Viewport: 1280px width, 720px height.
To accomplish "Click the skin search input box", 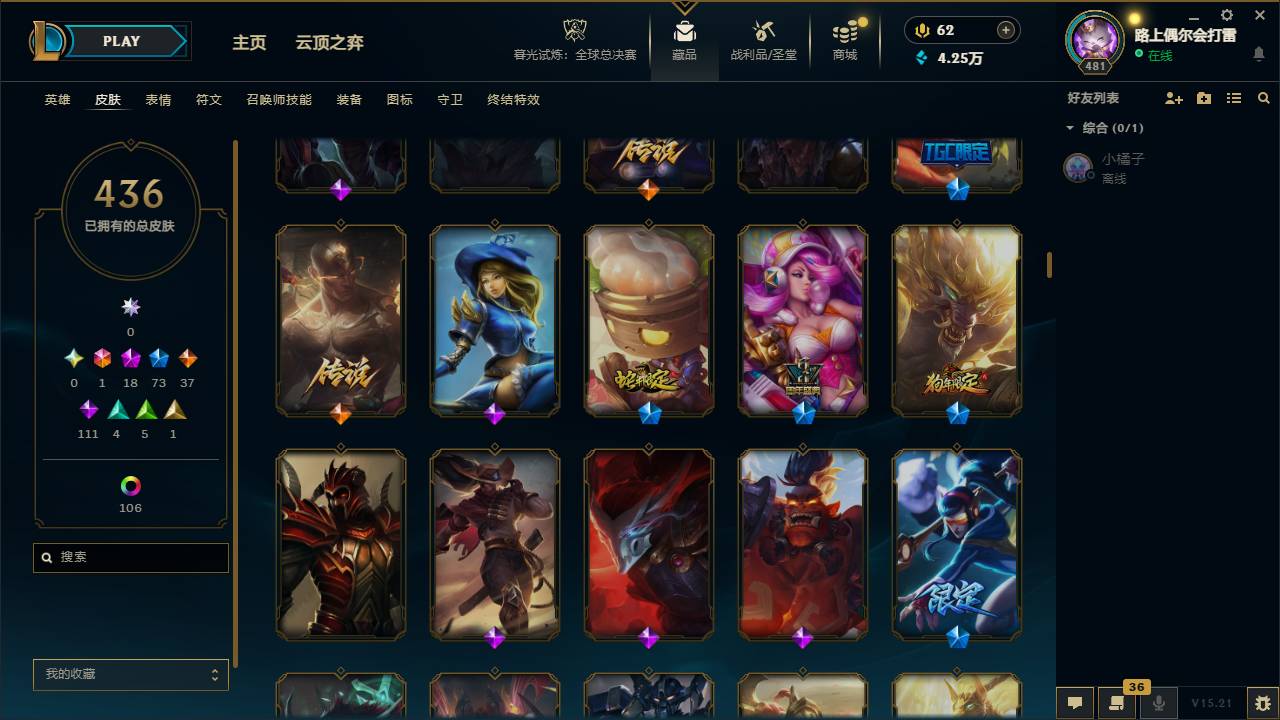I will (x=130, y=557).
